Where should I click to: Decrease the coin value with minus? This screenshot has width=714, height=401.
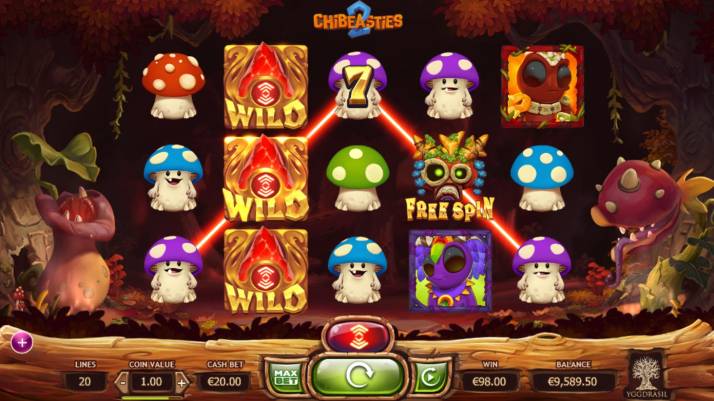(122, 381)
